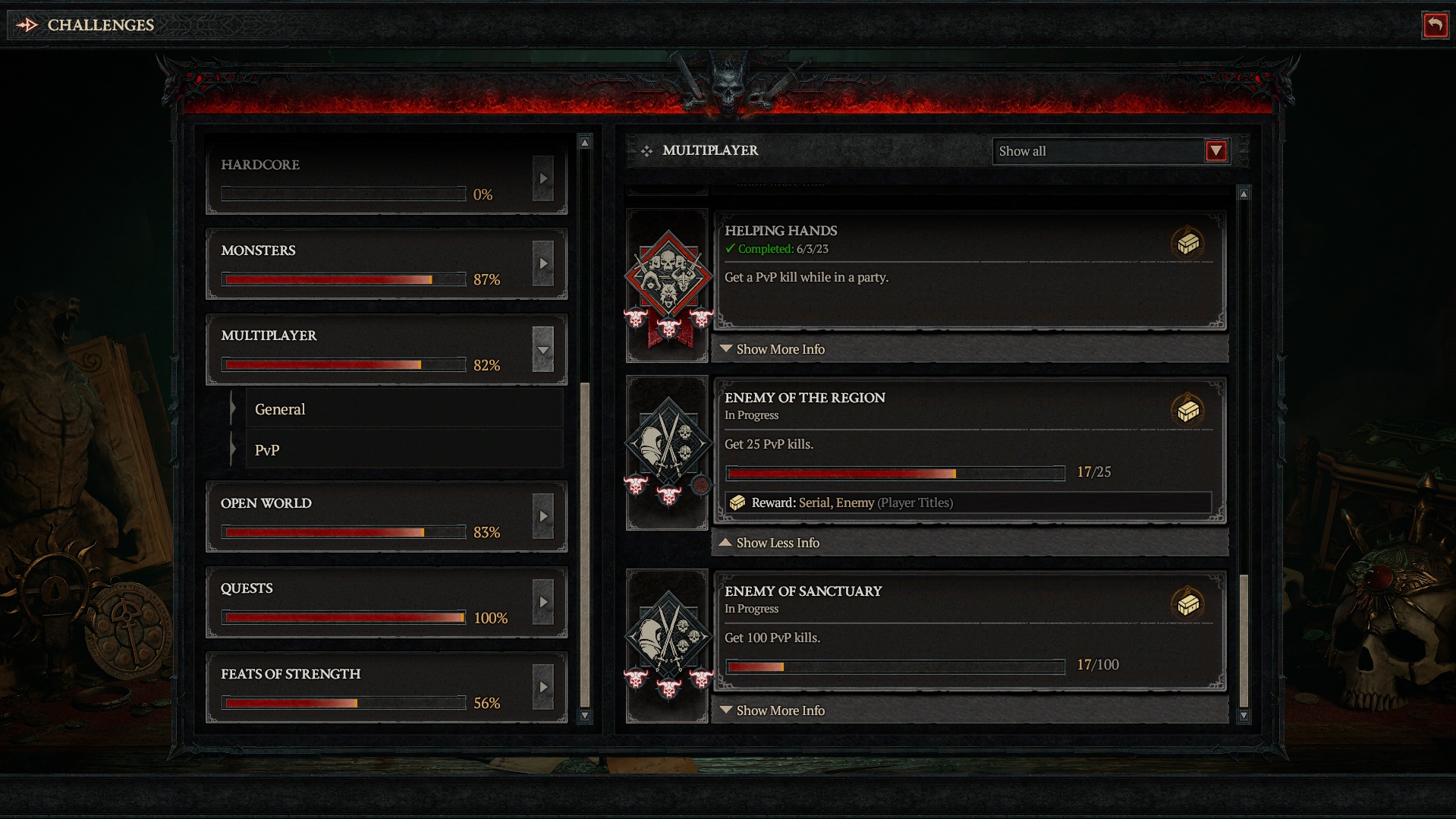
Task: Close Challenges with the red back arrow
Action: tap(1434, 25)
